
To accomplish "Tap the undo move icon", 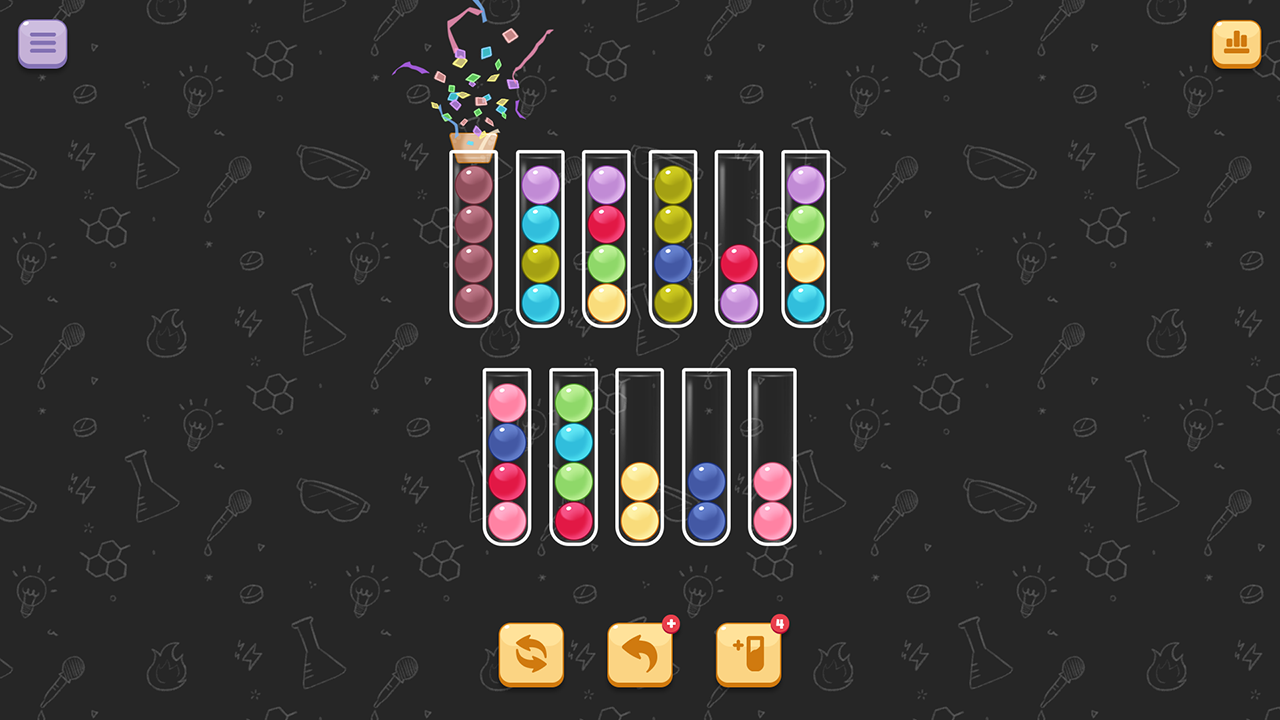I will [640, 654].
